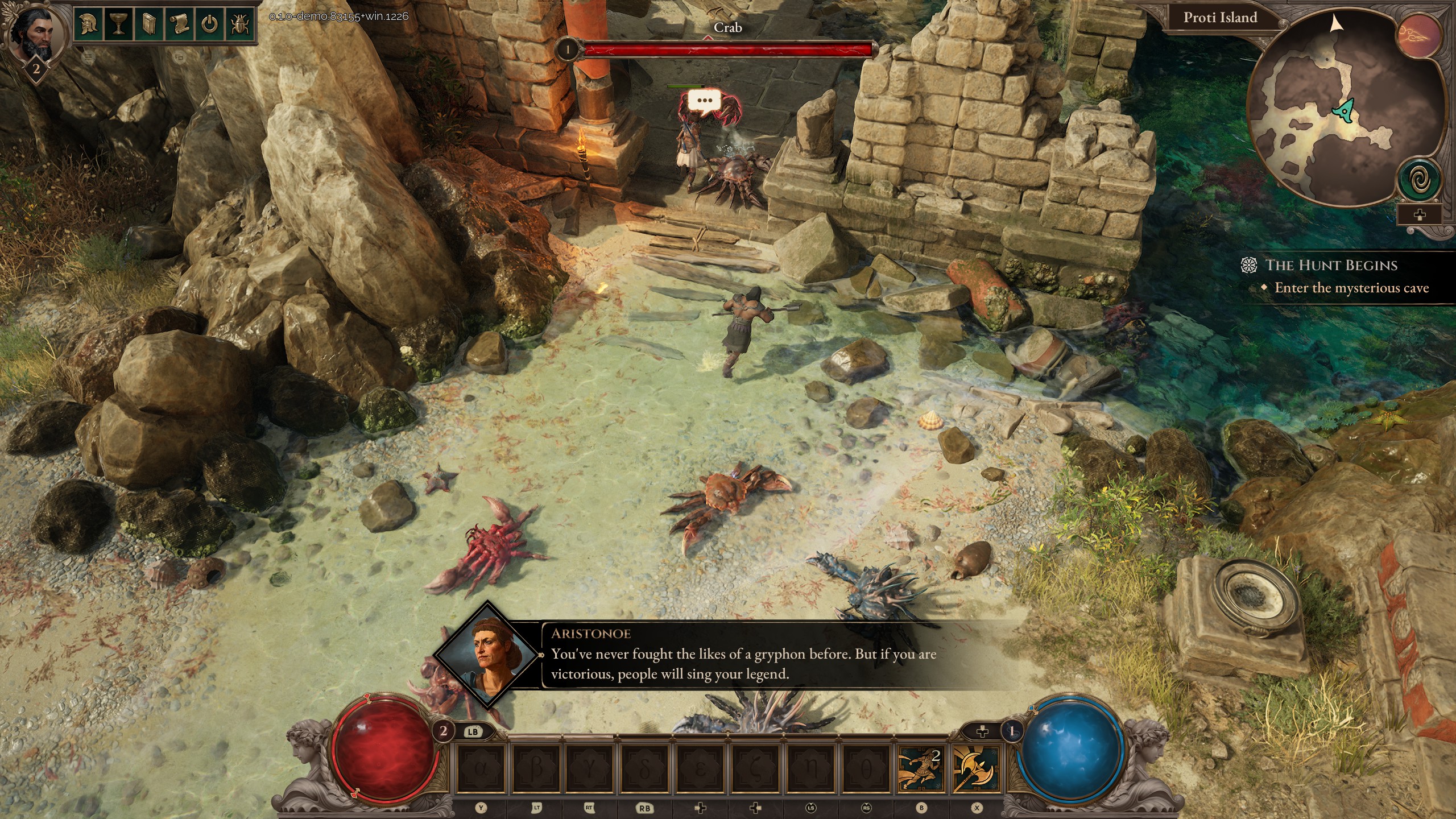This screenshot has width=1456, height=819.
Task: Click the speech bubble above the NPC
Action: (x=704, y=101)
